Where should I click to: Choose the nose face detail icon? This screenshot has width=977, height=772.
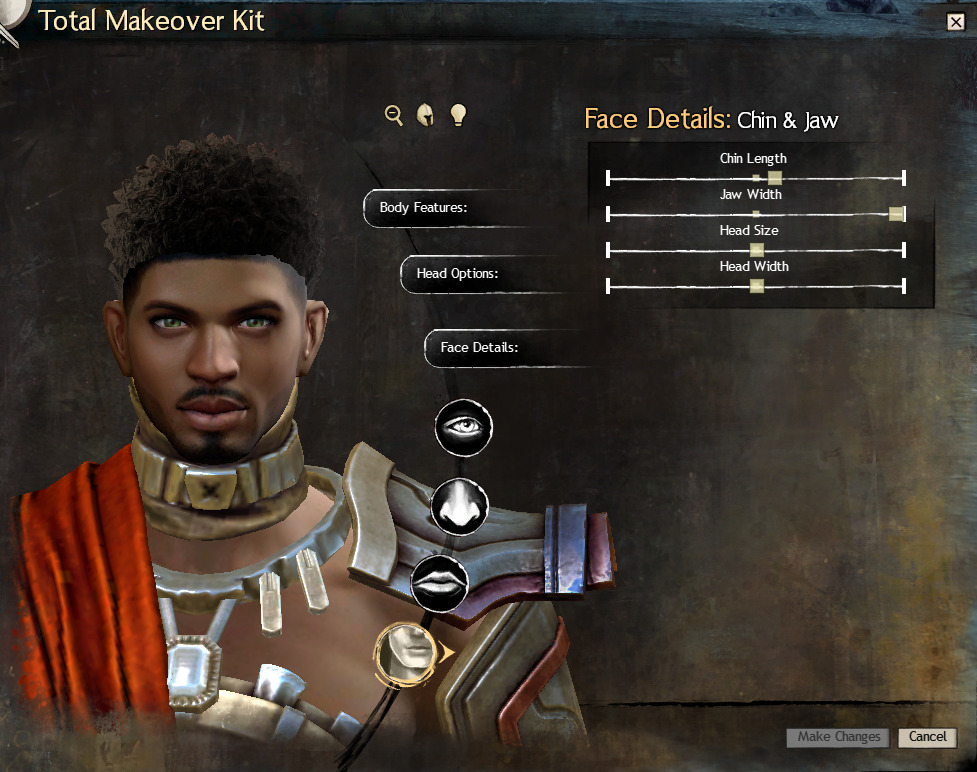point(460,505)
